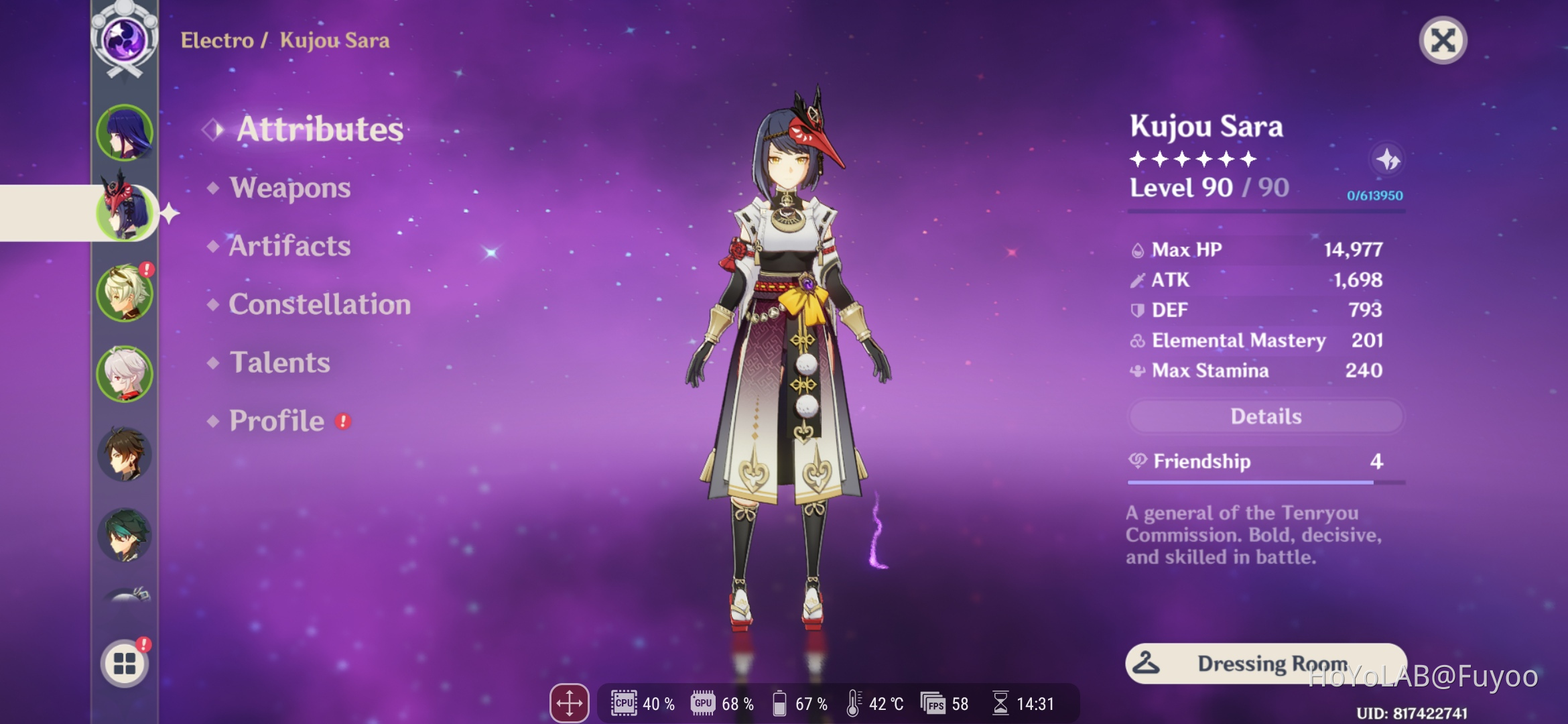This screenshot has height=724, width=1568.
Task: Click the sparkle icon beside the star rating
Action: [x=1387, y=160]
